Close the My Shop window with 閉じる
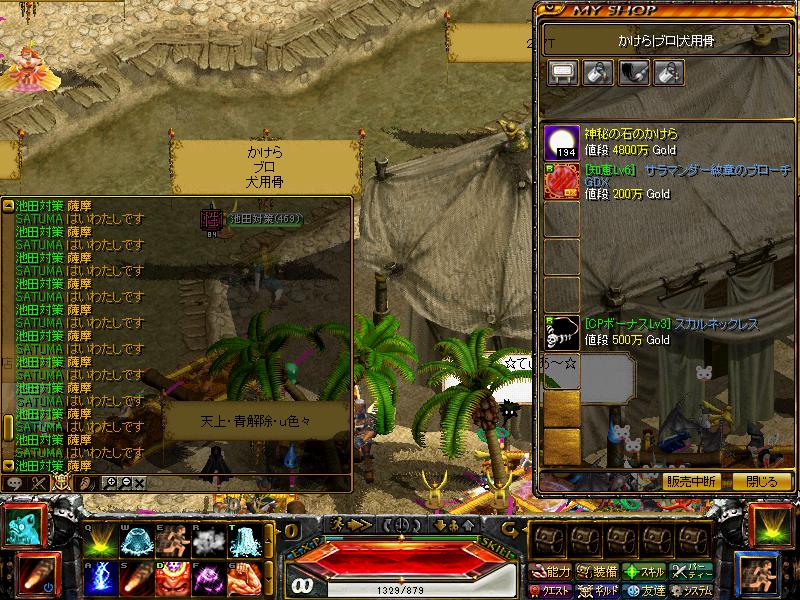 [761, 481]
